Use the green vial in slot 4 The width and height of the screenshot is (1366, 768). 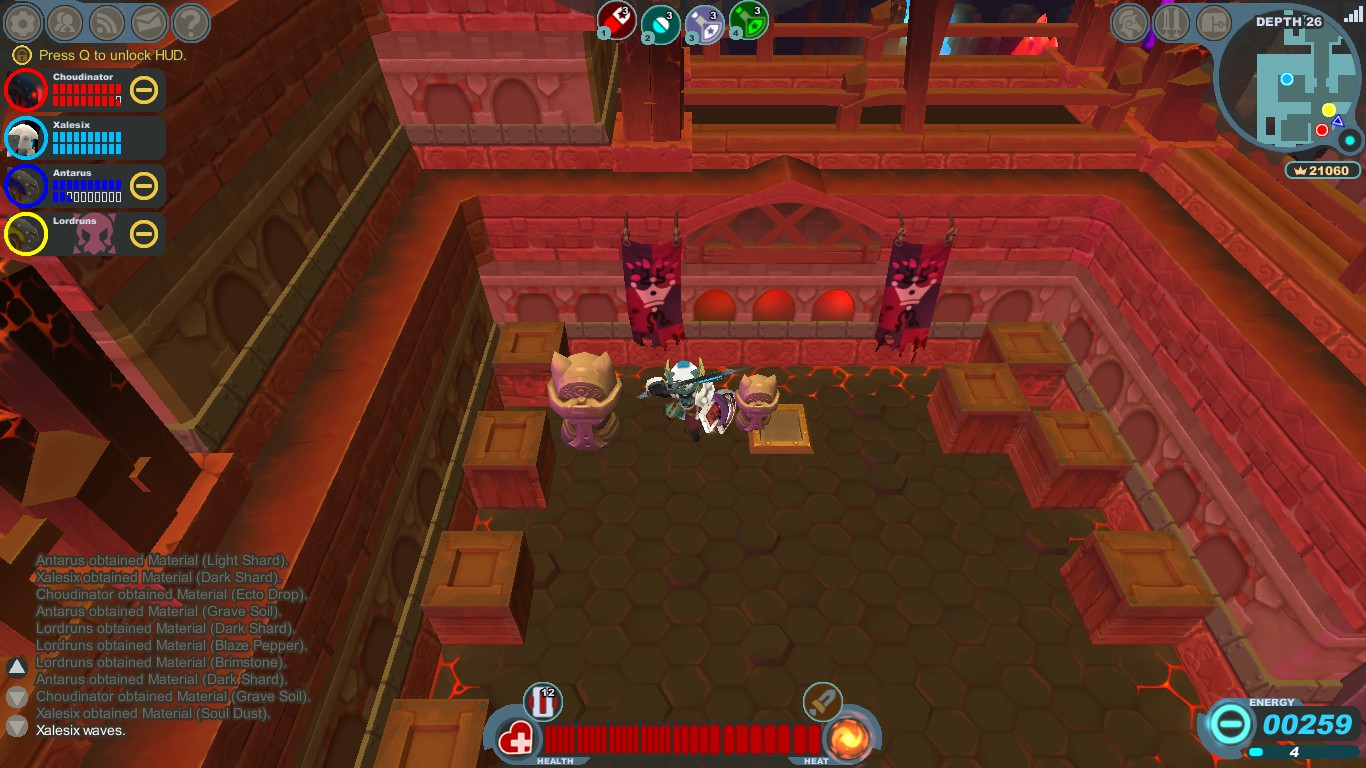[748, 21]
